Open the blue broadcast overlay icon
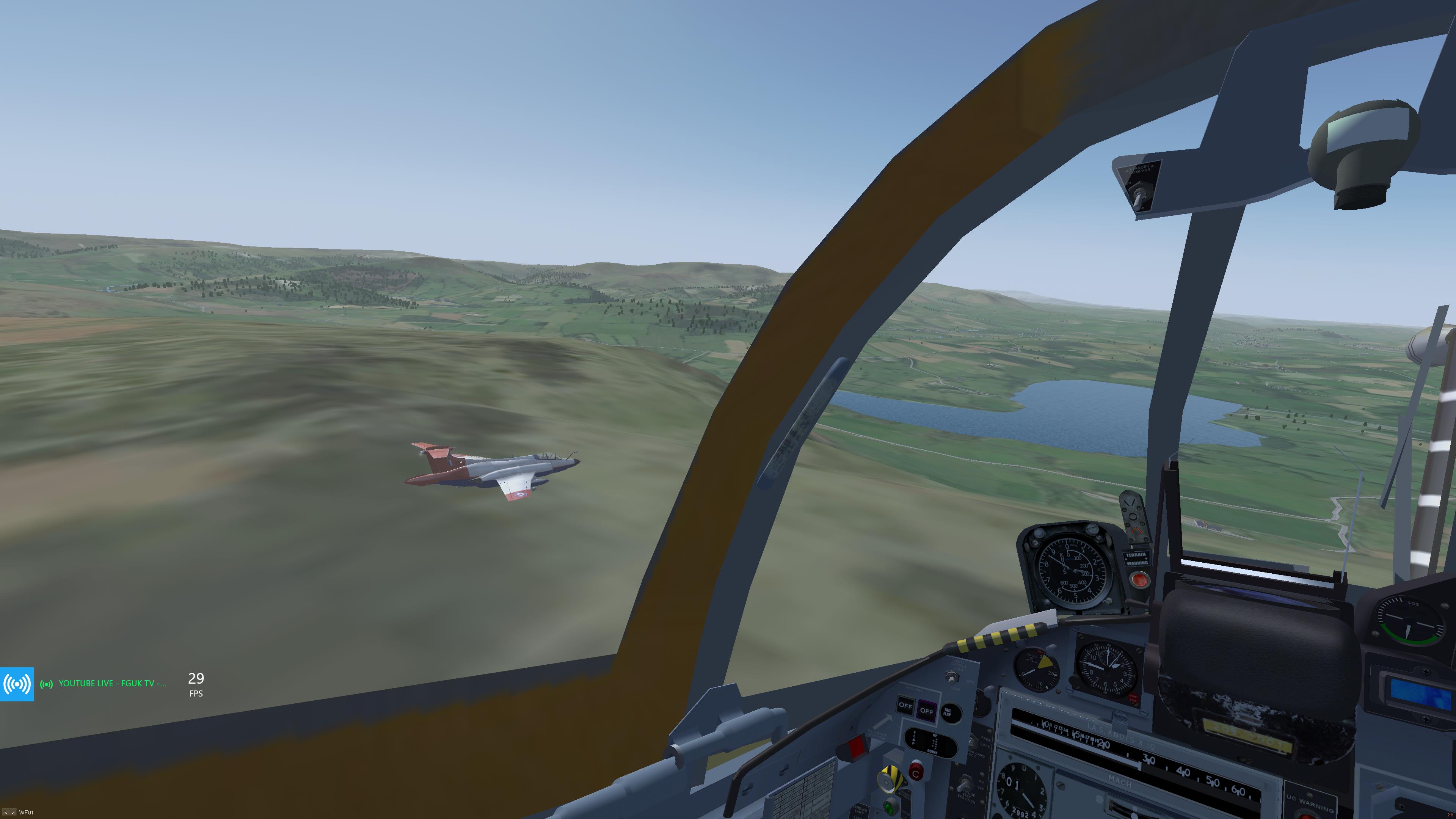Image resolution: width=1456 pixels, height=819 pixels. point(17,684)
